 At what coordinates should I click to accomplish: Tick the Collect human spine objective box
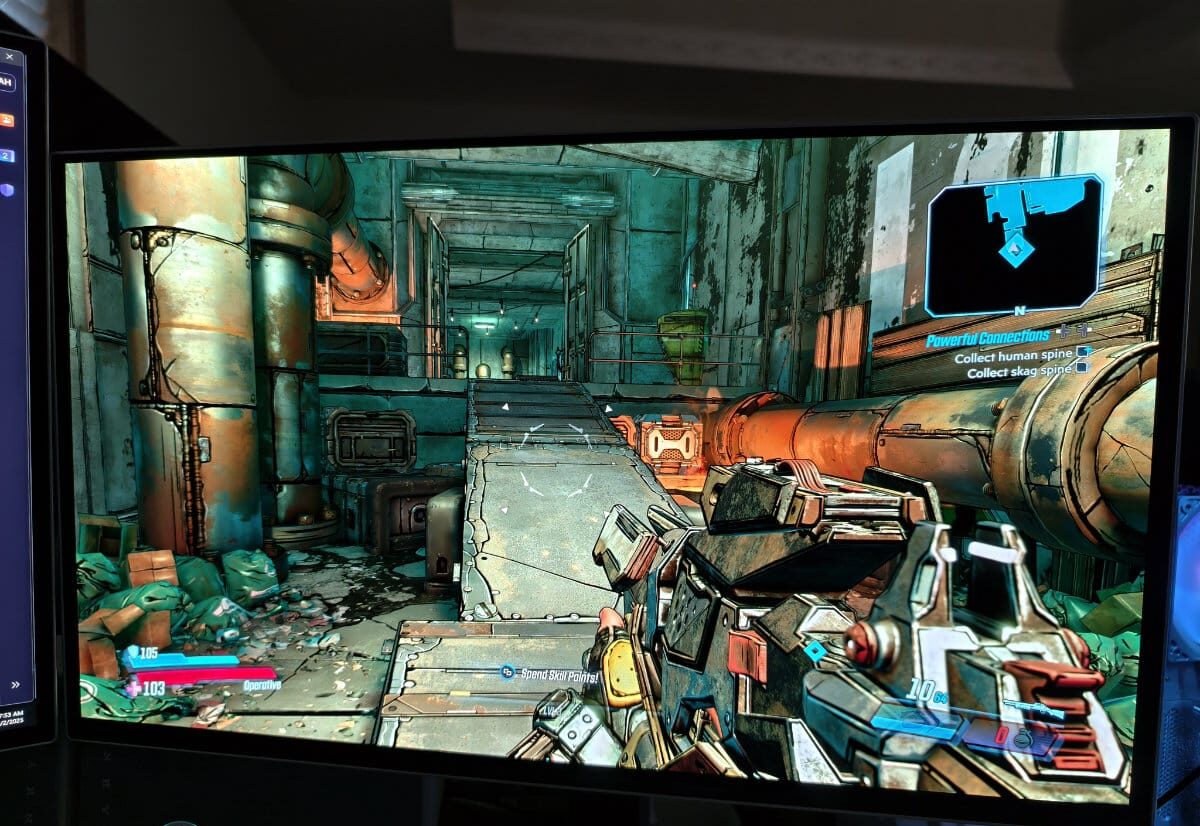click(x=1082, y=353)
